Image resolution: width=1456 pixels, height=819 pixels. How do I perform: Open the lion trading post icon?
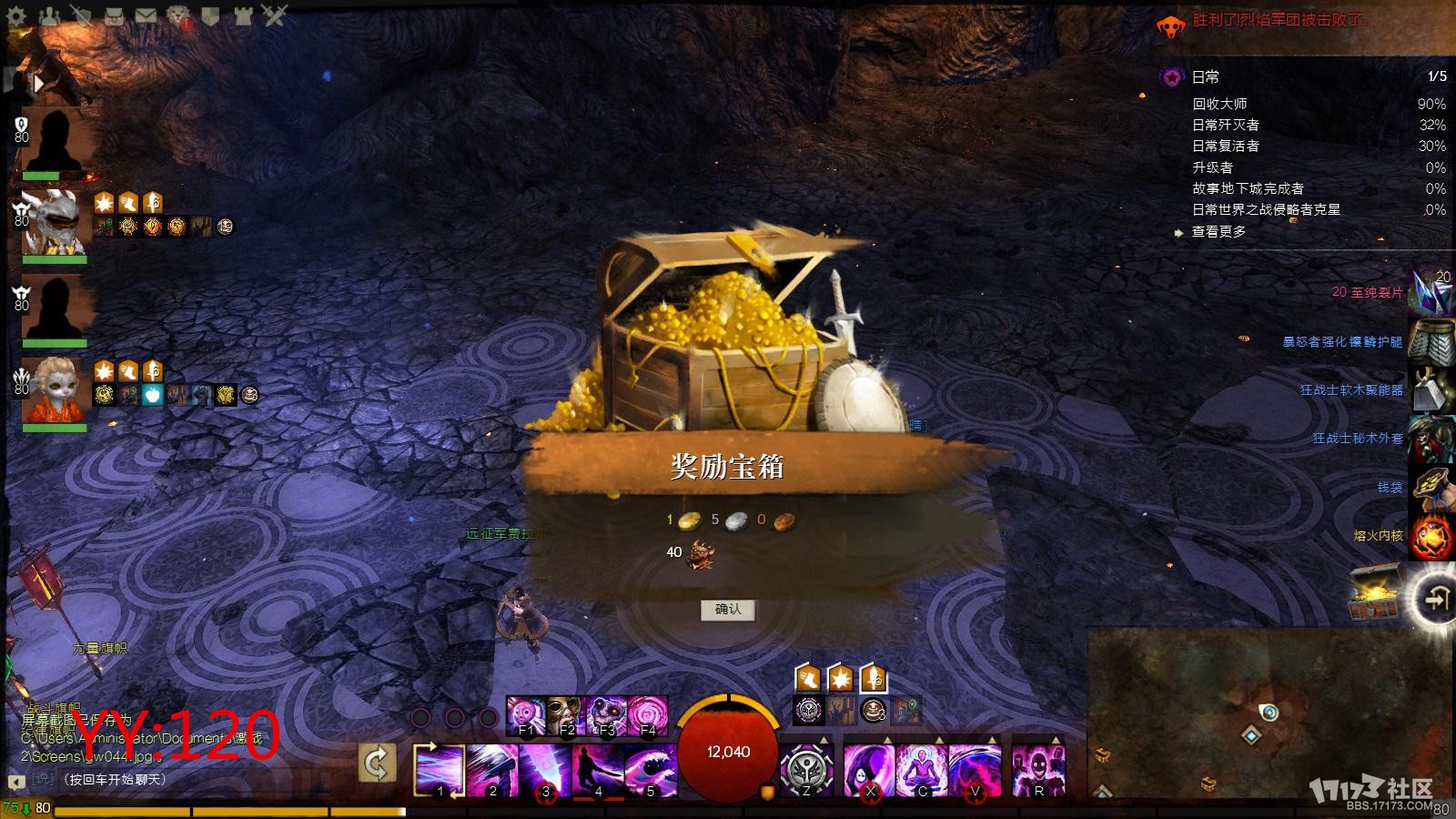[x=178, y=15]
